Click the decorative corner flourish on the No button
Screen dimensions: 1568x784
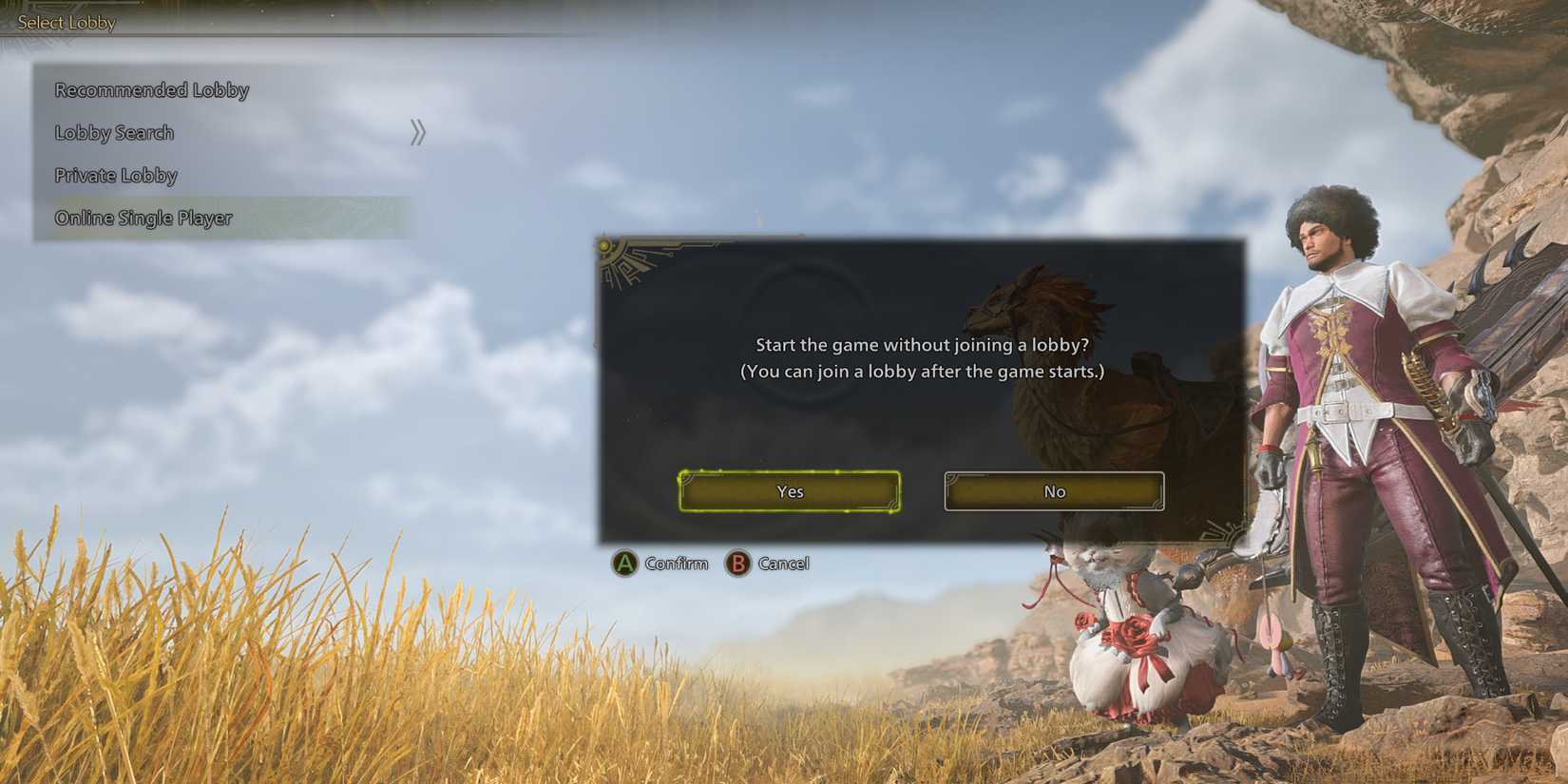click(950, 477)
